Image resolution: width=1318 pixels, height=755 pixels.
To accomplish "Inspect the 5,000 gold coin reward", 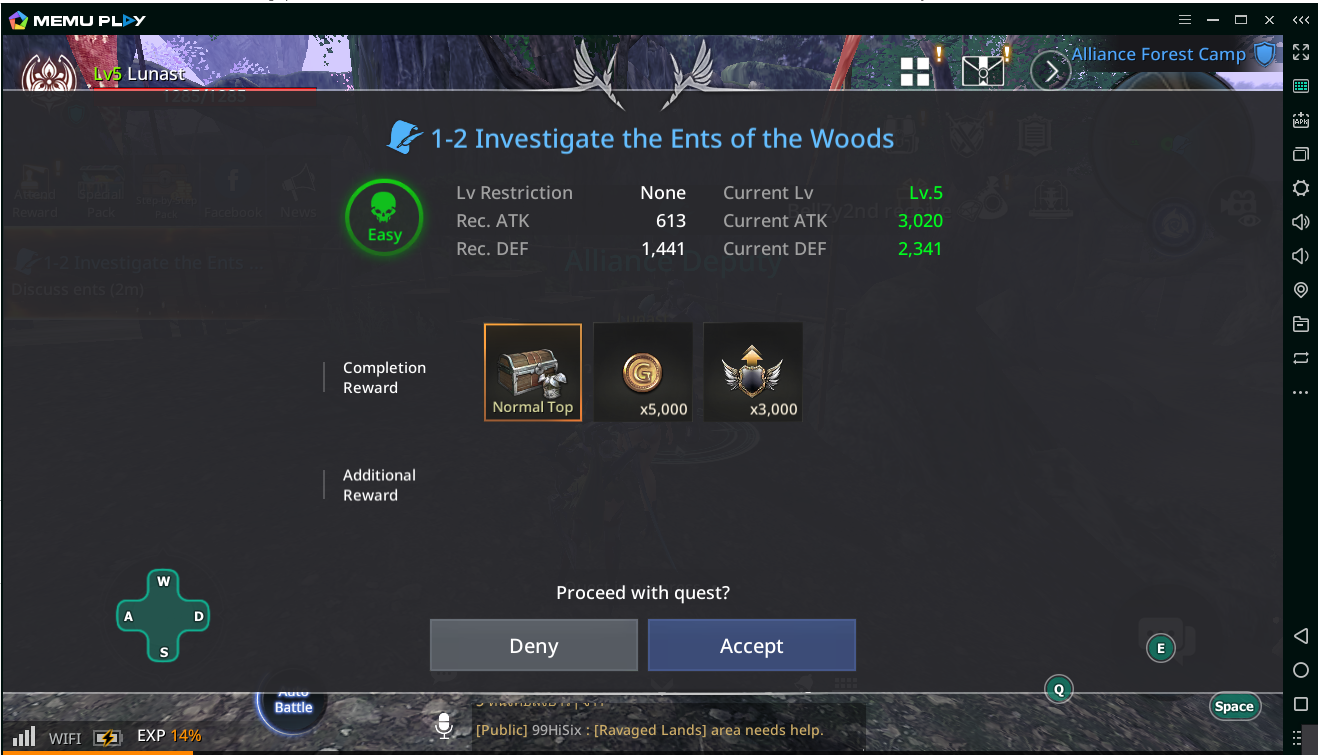I will point(643,372).
